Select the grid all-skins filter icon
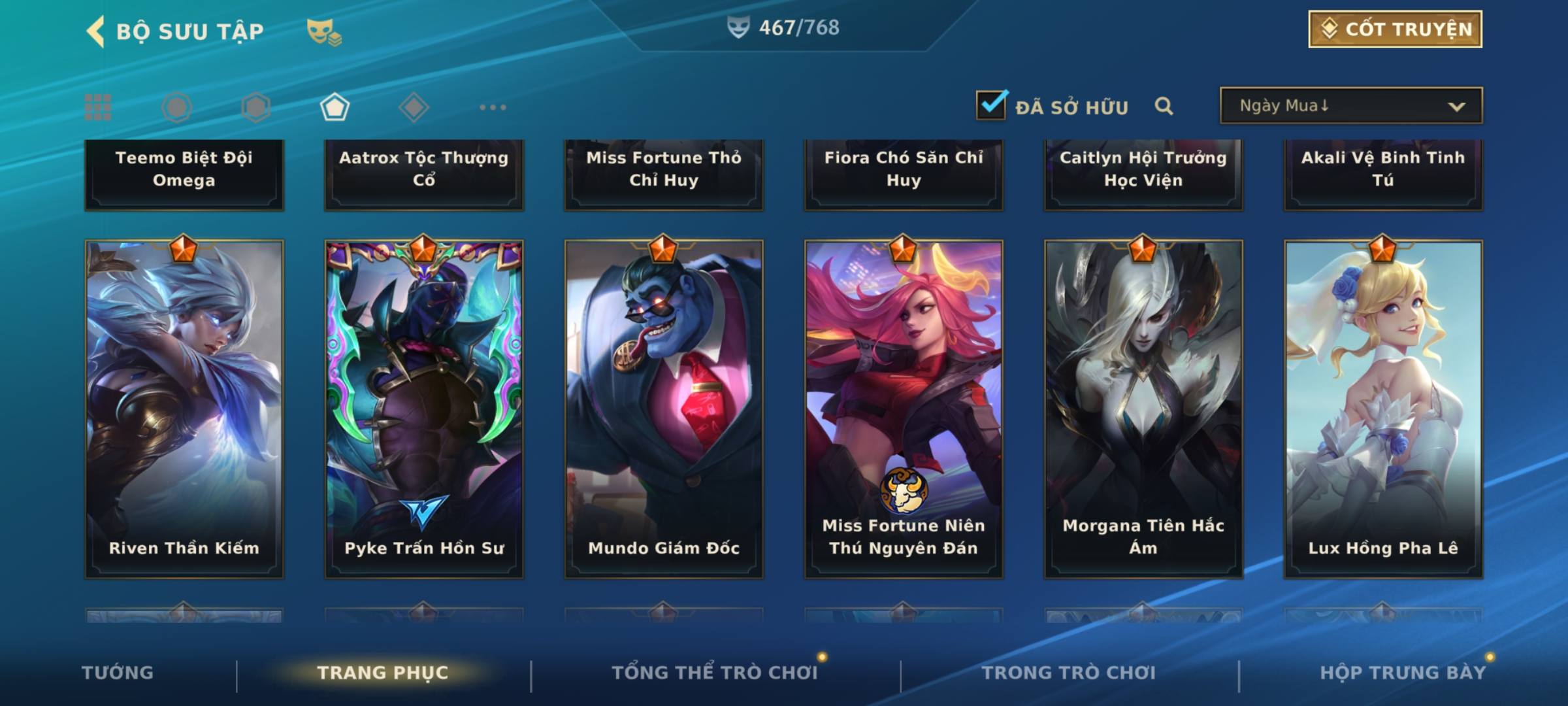Viewport: 1568px width, 706px height. pyautogui.click(x=98, y=107)
